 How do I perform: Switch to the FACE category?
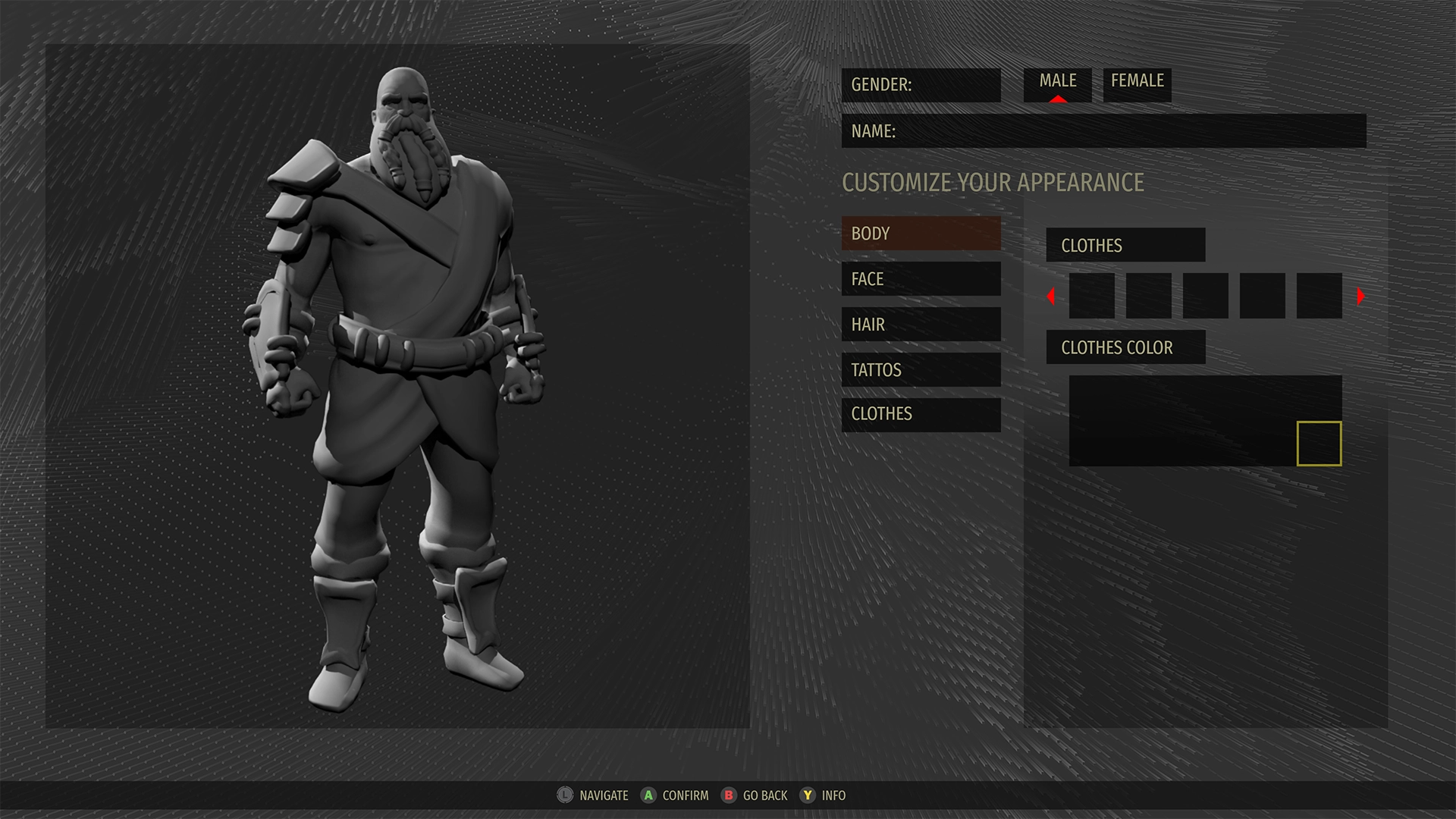coord(921,279)
